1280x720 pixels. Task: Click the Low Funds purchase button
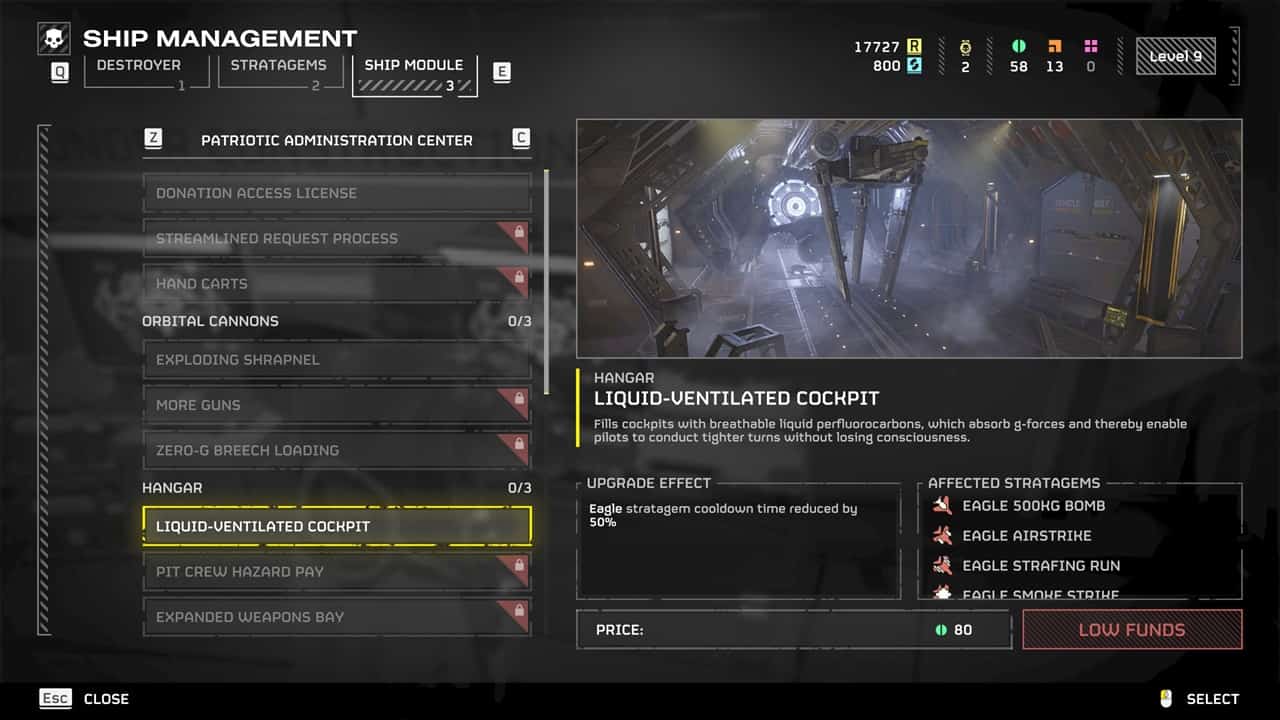pyautogui.click(x=1132, y=630)
